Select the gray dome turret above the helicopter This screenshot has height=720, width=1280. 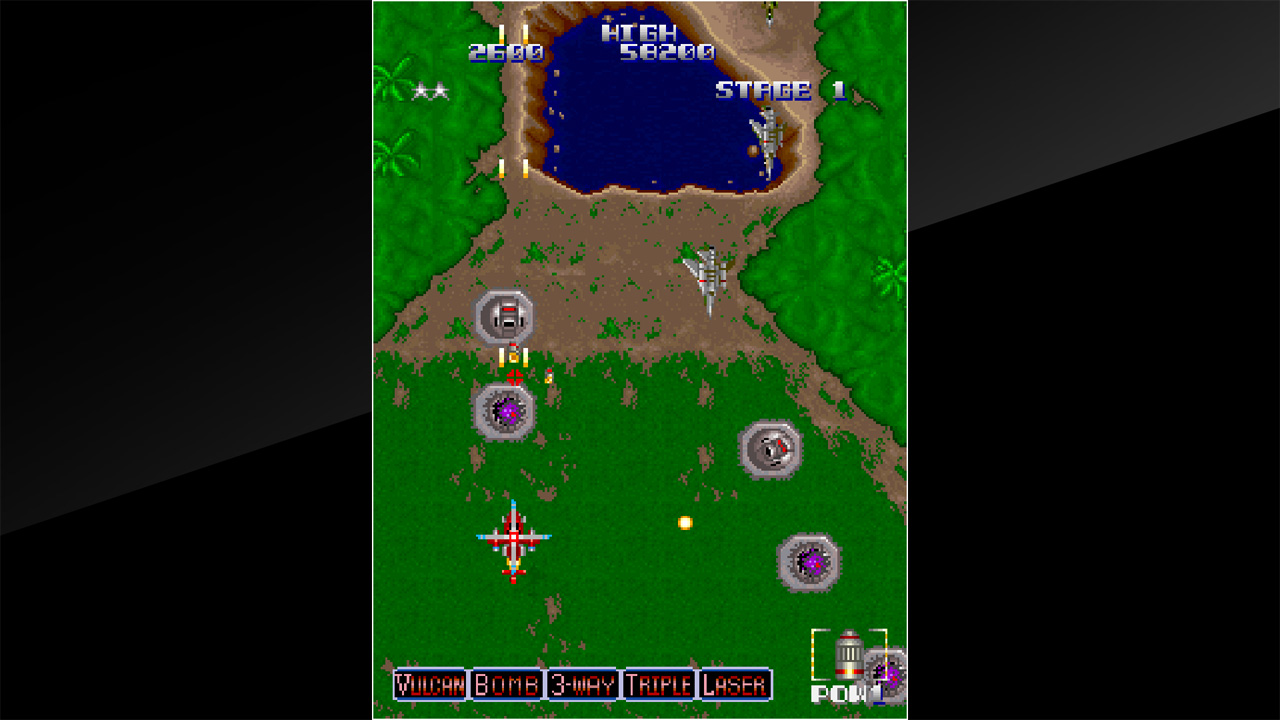coord(506,317)
